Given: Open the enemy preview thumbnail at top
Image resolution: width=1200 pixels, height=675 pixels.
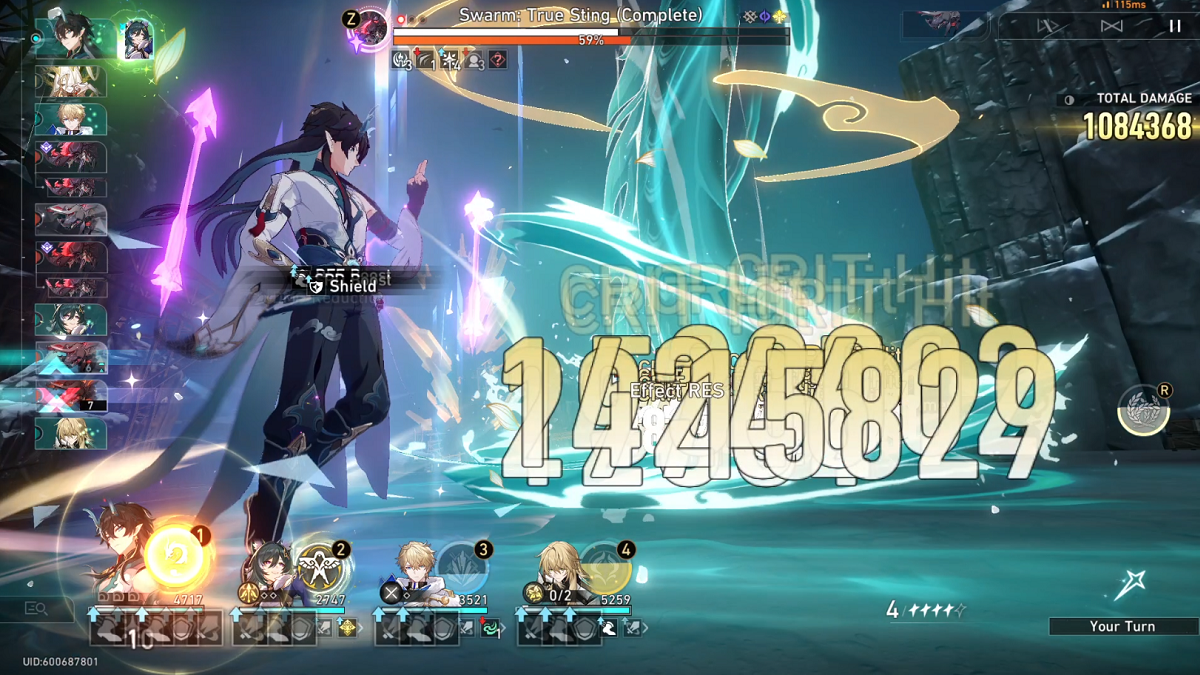Looking at the screenshot, I should pos(945,24).
